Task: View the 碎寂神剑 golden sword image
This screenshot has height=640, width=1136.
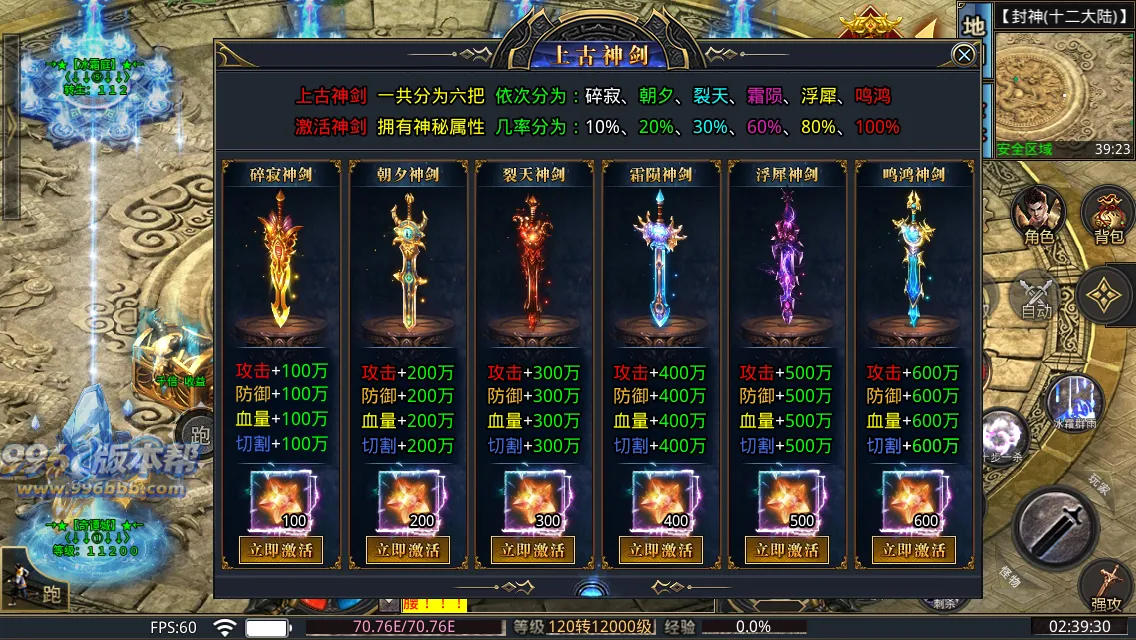Action: (x=281, y=258)
